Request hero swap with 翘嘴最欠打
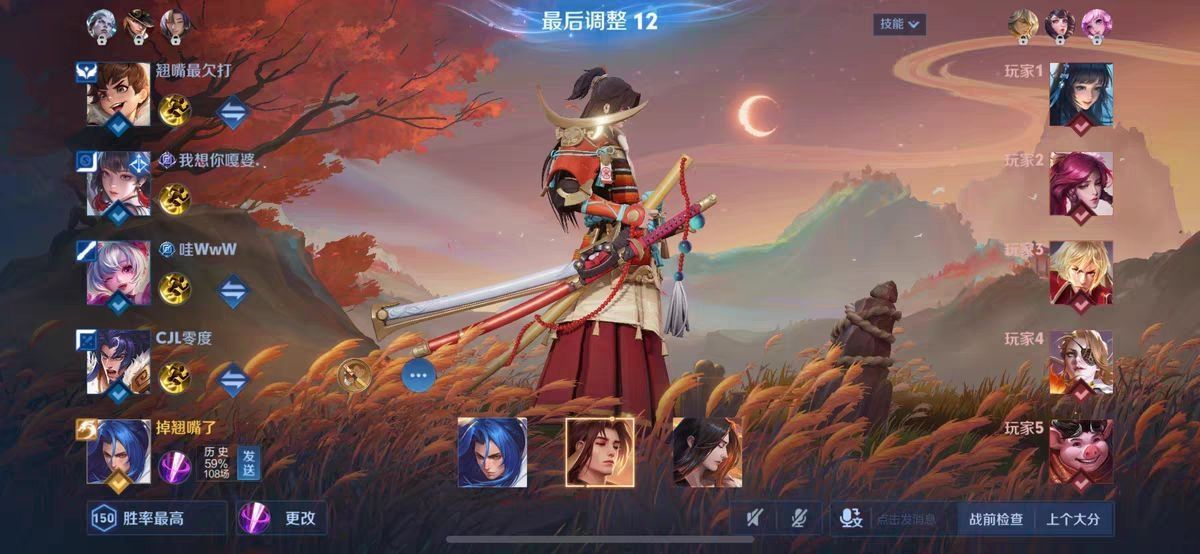 232,113
